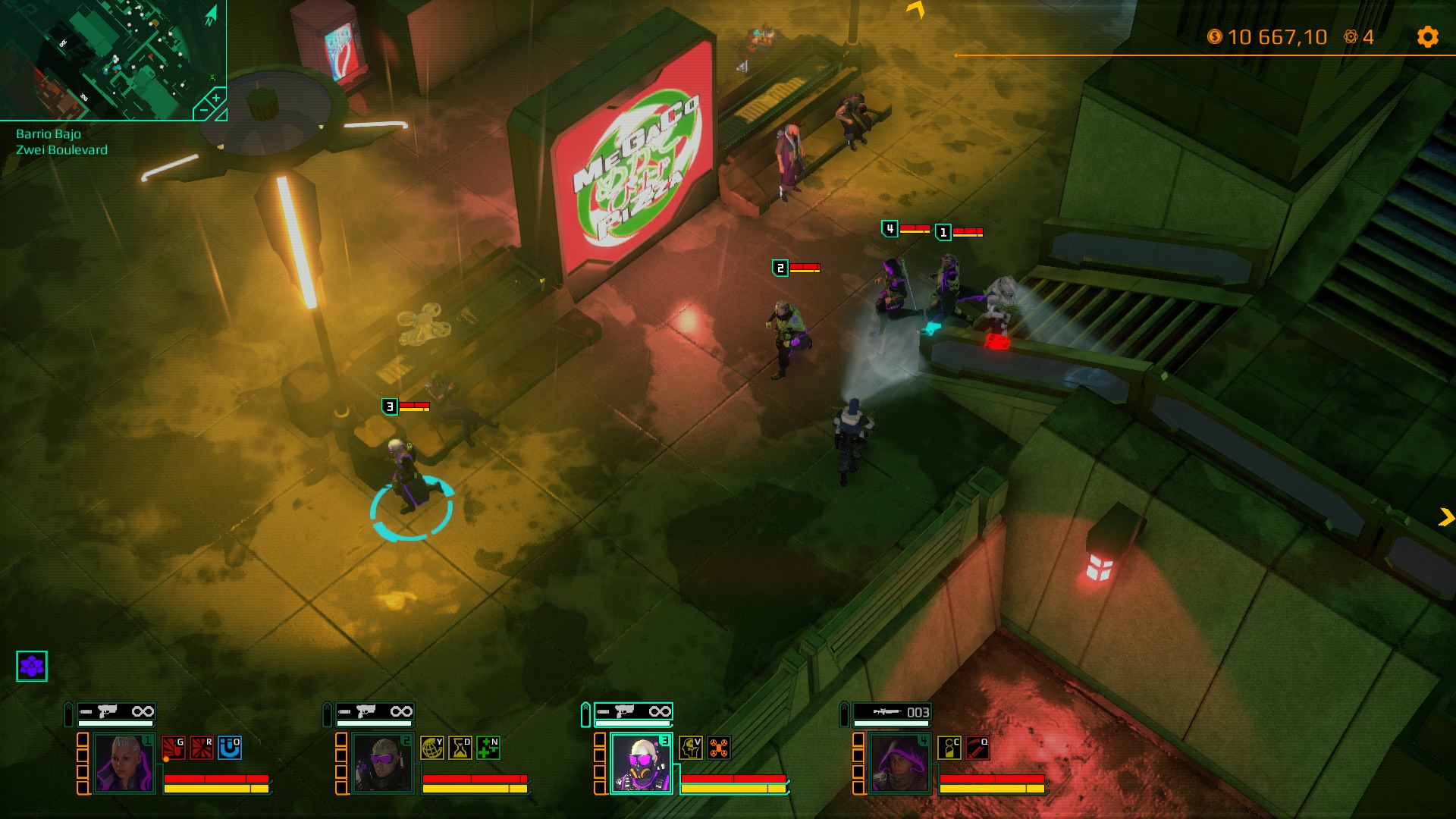Select agent 3 portrait with gas mask
The width and height of the screenshot is (1456, 819).
click(x=641, y=763)
